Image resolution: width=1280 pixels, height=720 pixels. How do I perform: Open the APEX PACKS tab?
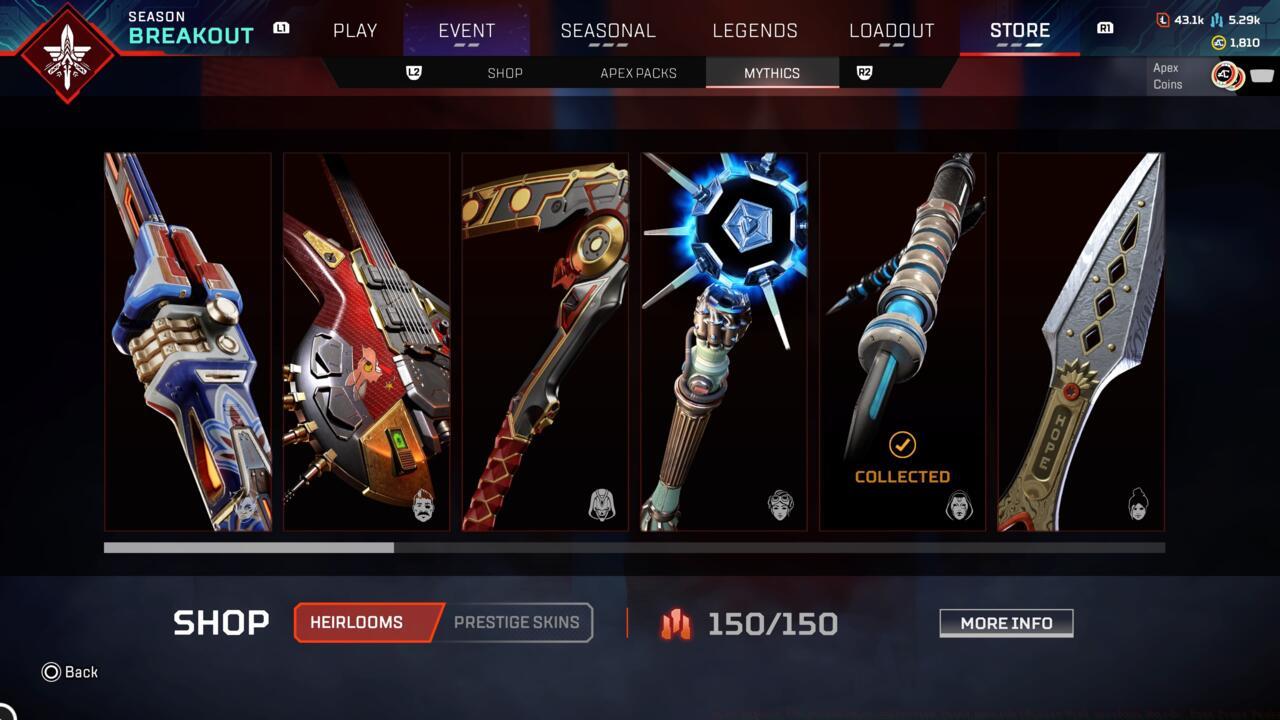[639, 72]
